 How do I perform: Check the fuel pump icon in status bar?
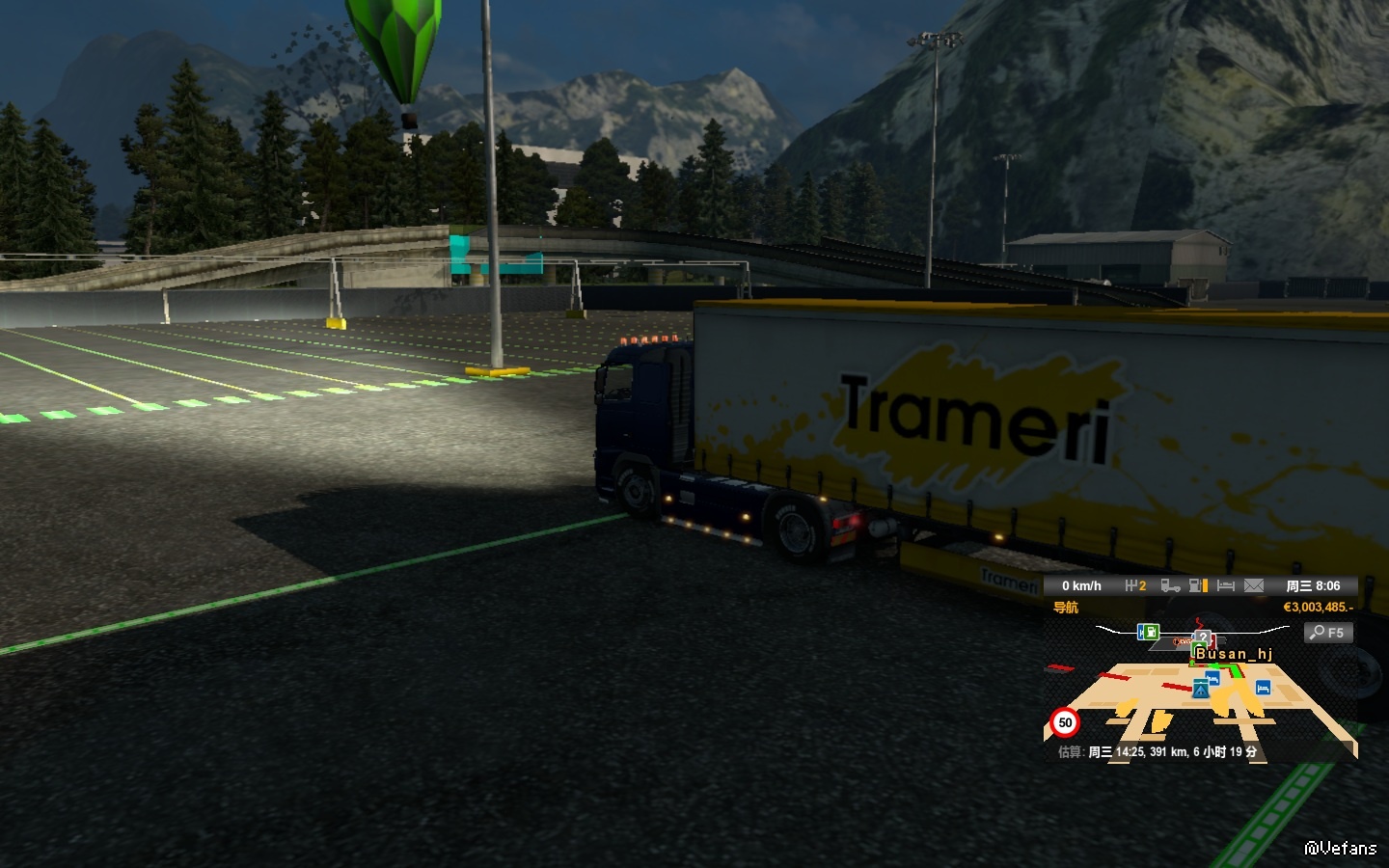click(x=1198, y=585)
